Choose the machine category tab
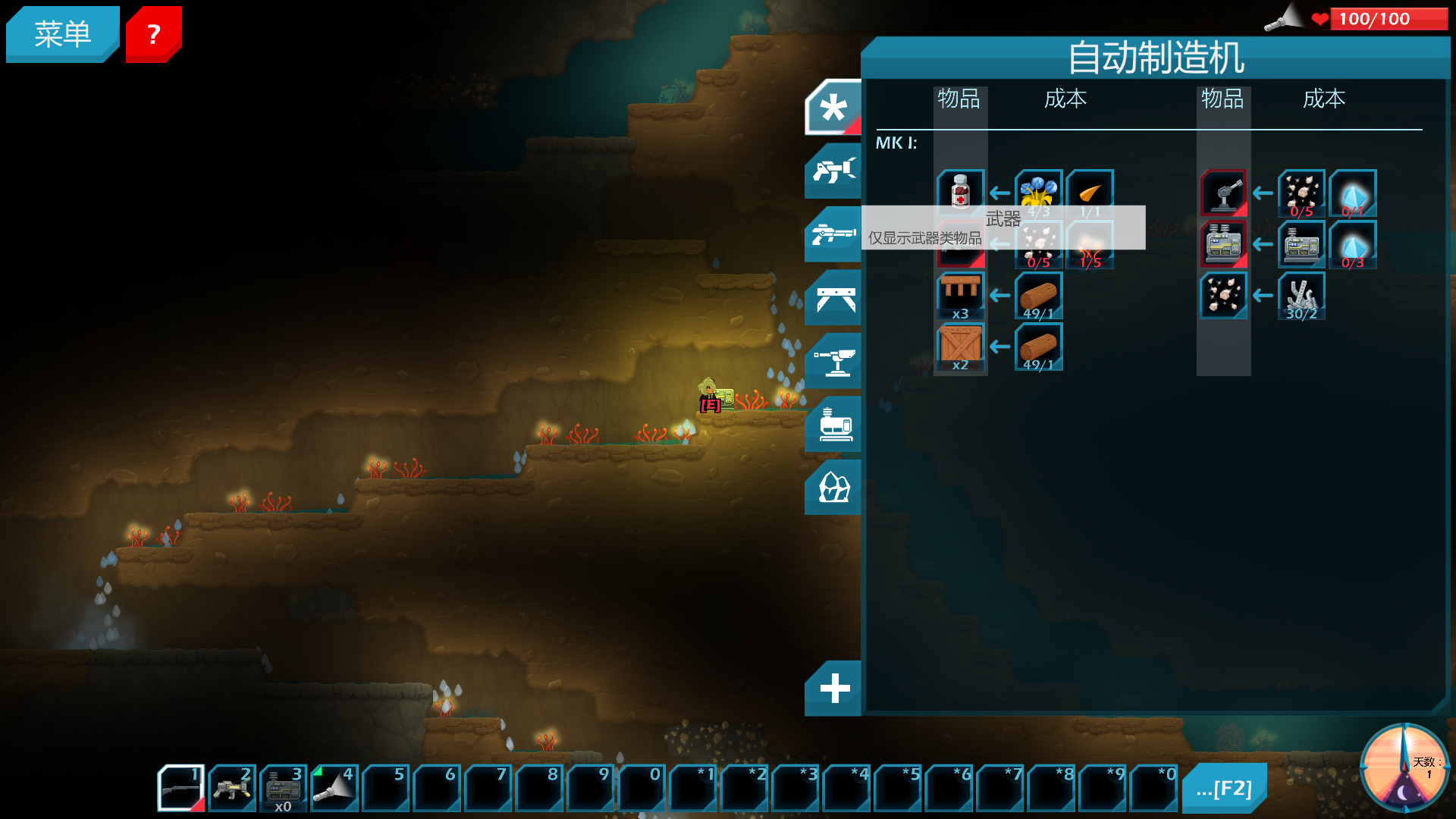 pyautogui.click(x=833, y=425)
